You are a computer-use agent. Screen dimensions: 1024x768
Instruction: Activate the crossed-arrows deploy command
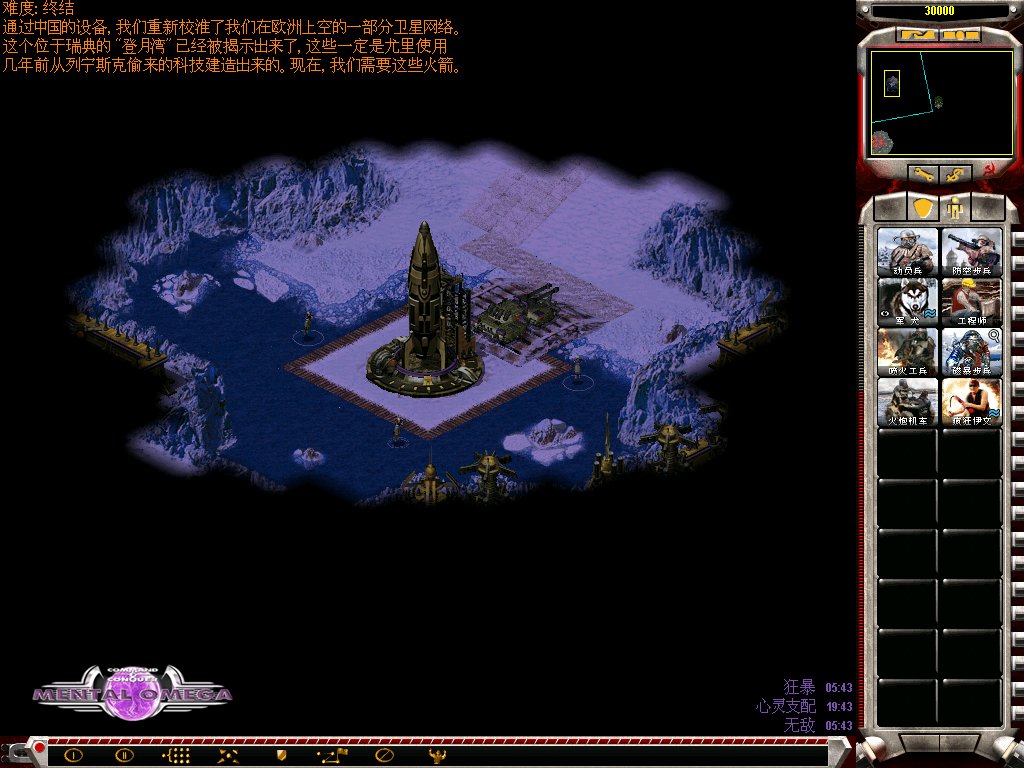[x=228, y=755]
